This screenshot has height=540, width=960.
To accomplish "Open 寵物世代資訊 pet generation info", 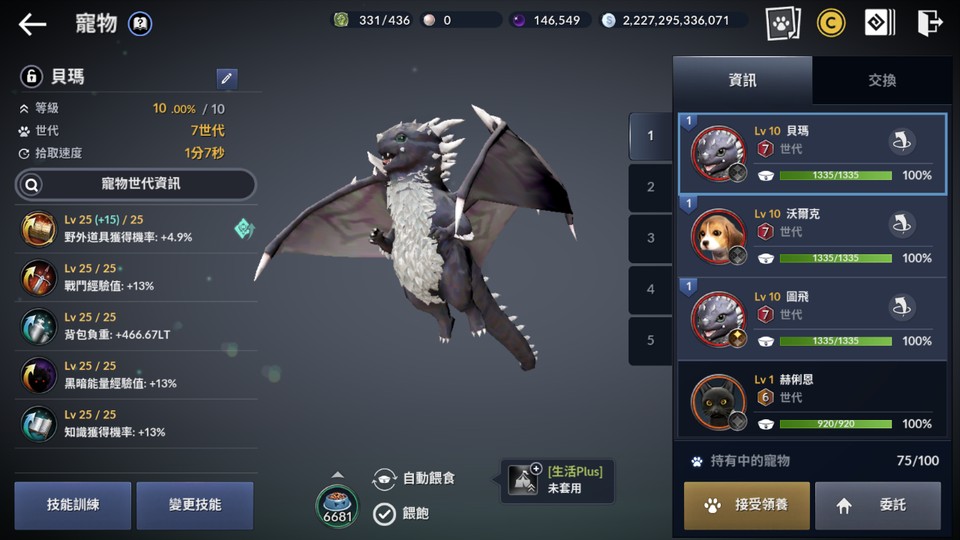I will click(x=136, y=184).
